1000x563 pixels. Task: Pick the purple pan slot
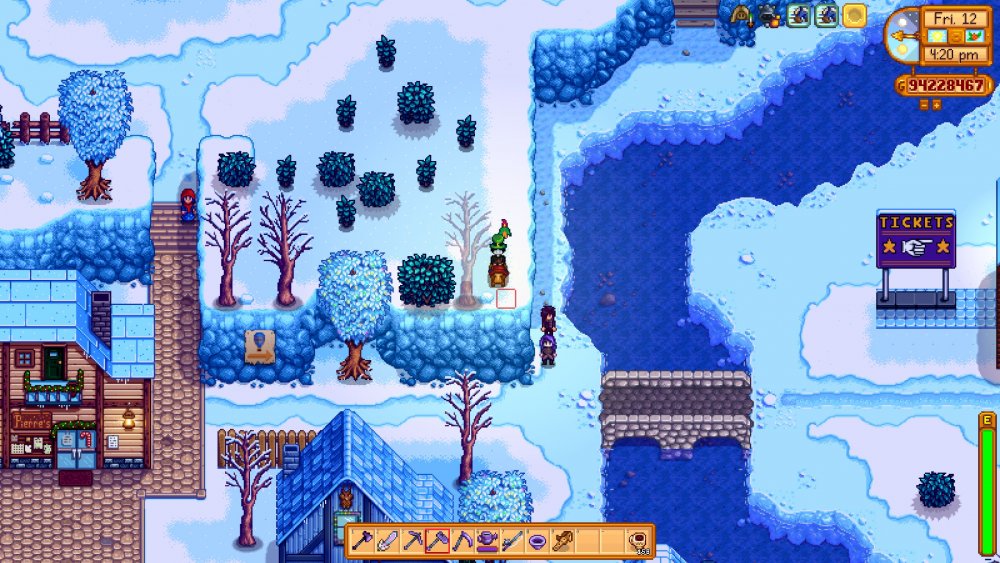[537, 541]
